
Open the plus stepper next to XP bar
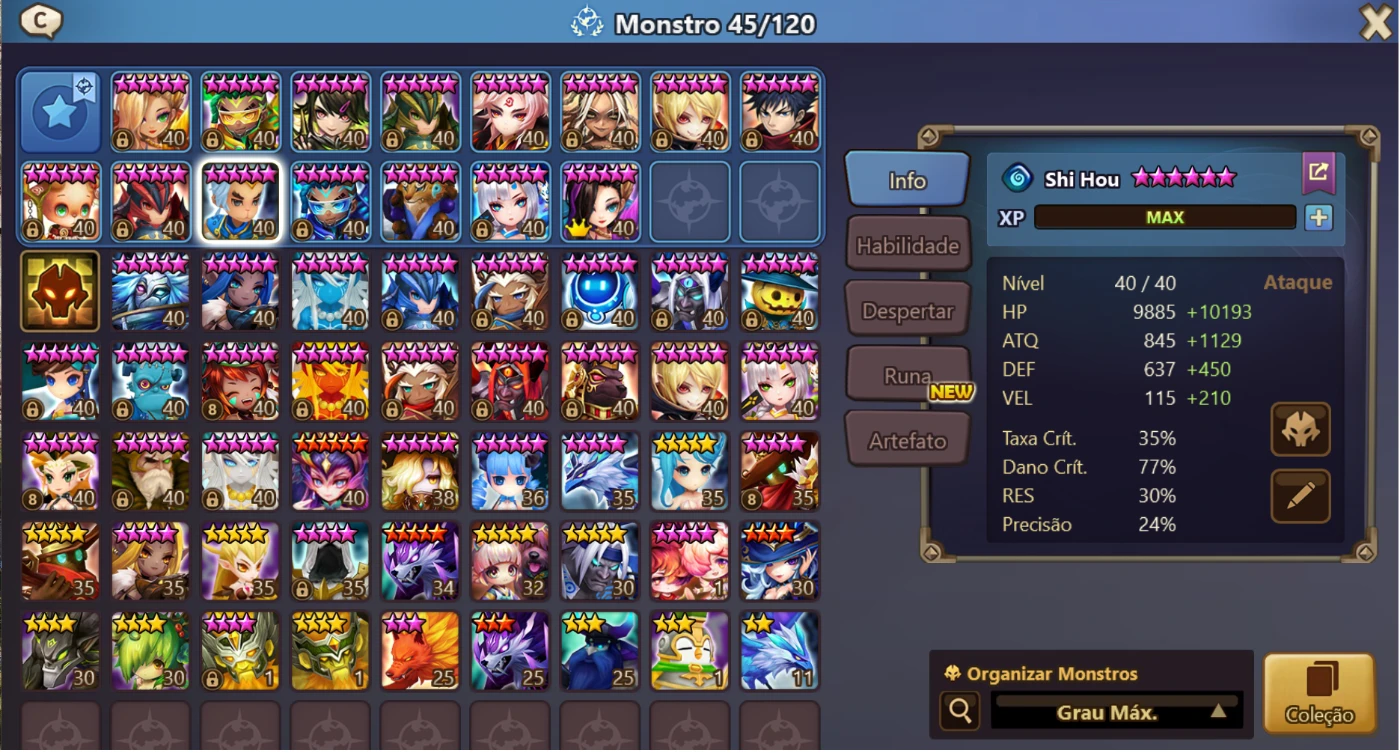(x=1318, y=217)
